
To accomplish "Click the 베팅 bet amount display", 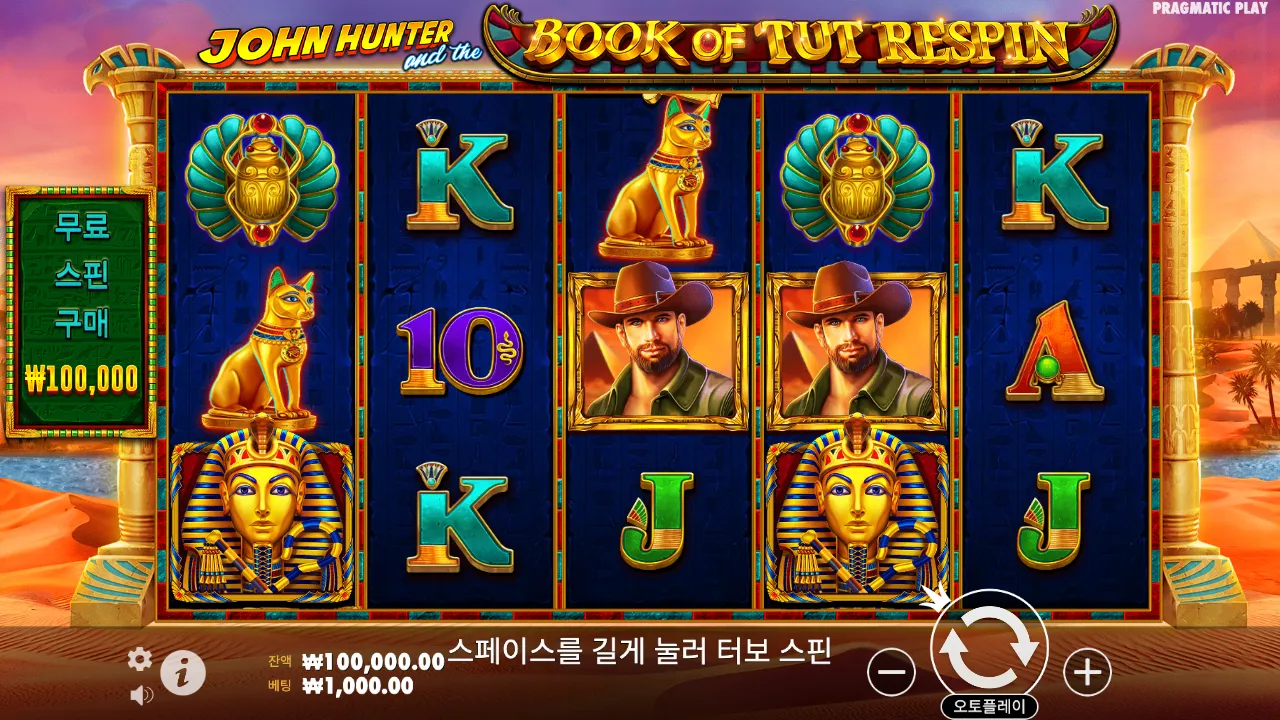I will pyautogui.click(x=350, y=684).
